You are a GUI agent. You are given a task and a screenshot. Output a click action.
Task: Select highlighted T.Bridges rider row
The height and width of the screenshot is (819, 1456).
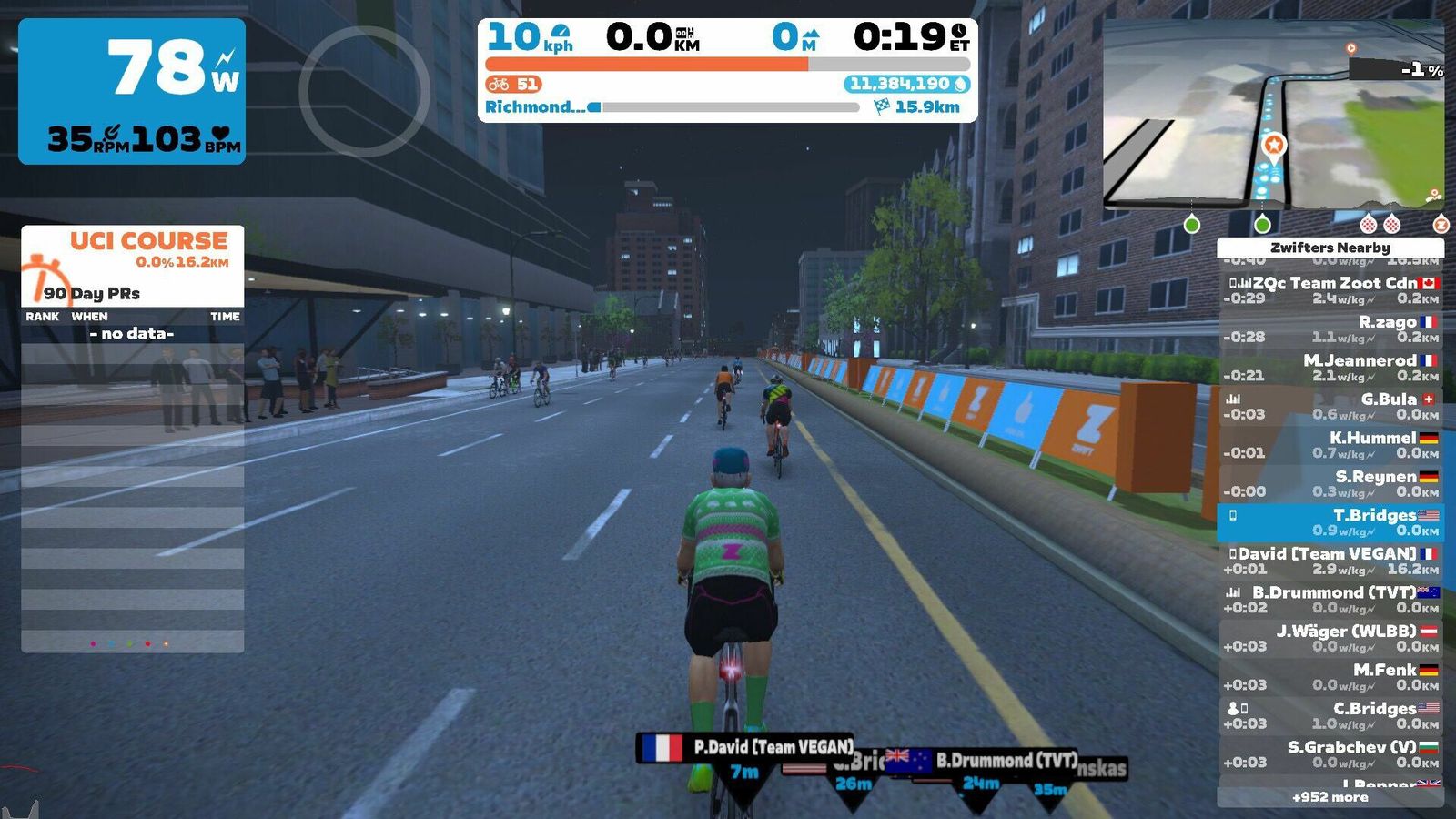[x=1330, y=522]
